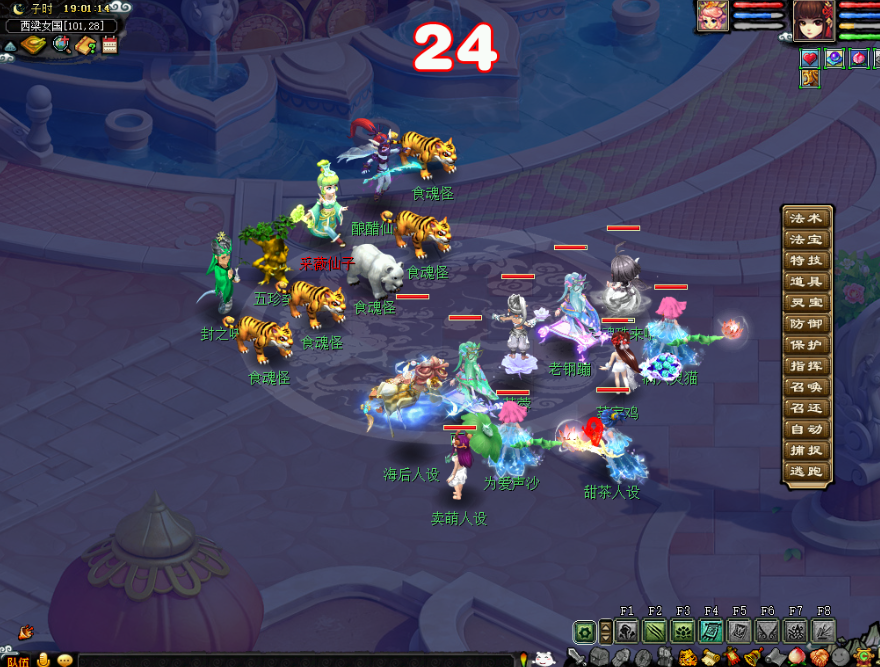Toggle 自动 auto-battle
The width and height of the screenshot is (880, 667).
click(x=806, y=428)
